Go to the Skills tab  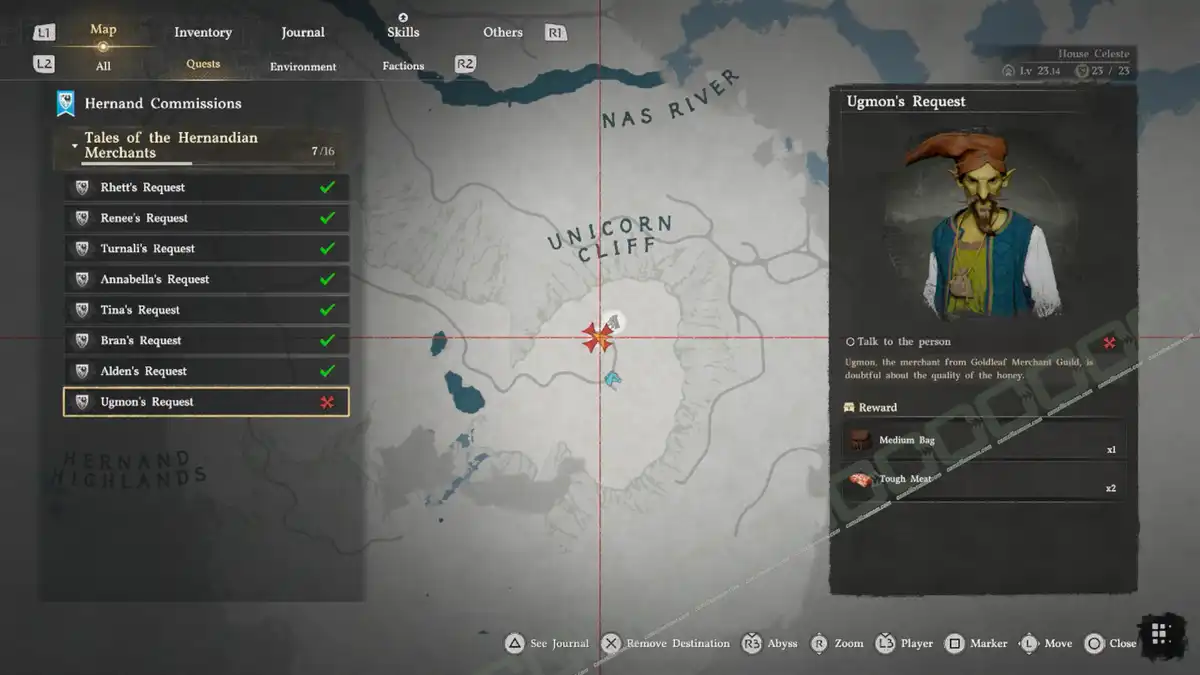(403, 32)
